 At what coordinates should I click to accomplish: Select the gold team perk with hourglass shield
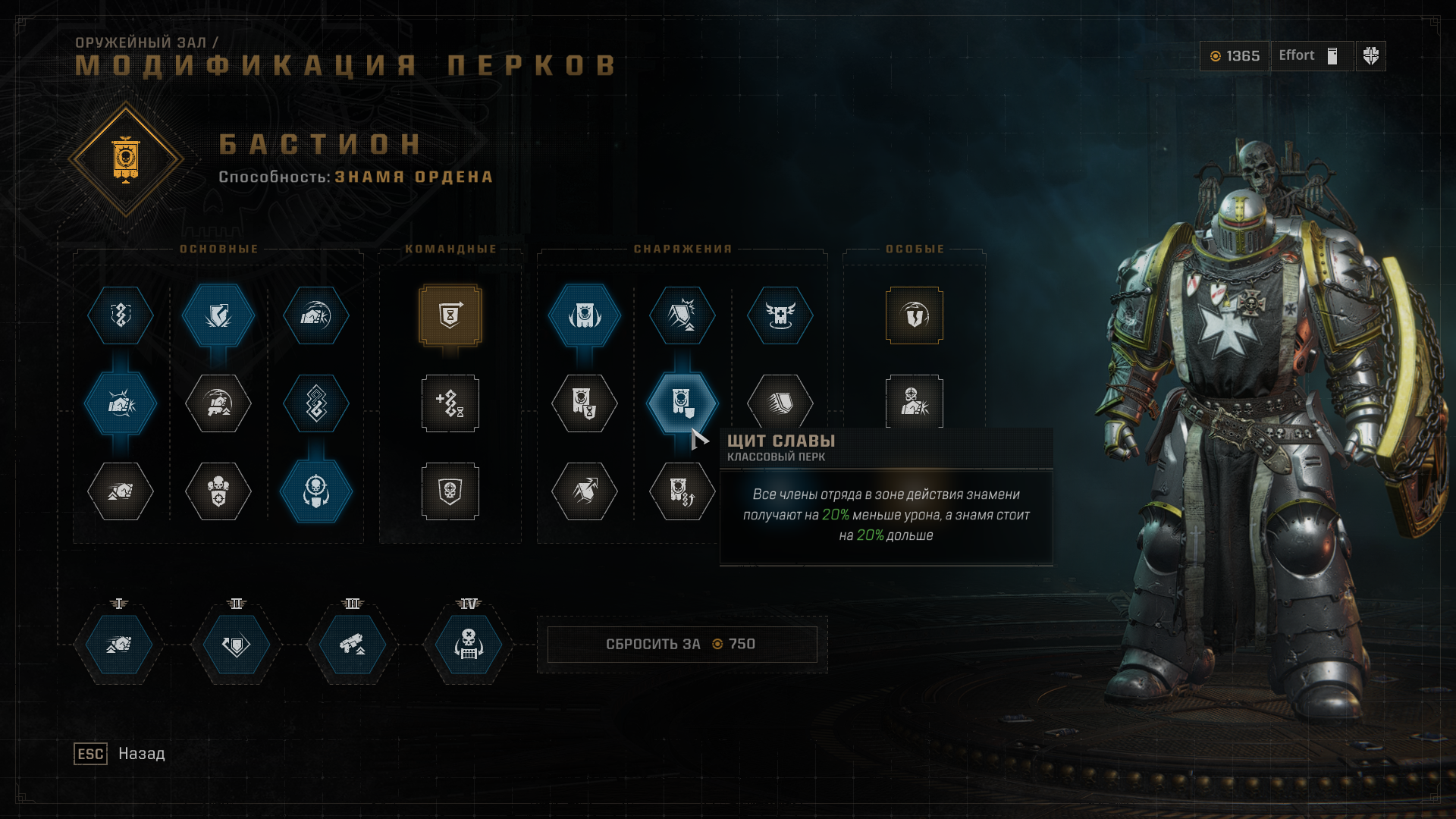(x=450, y=315)
